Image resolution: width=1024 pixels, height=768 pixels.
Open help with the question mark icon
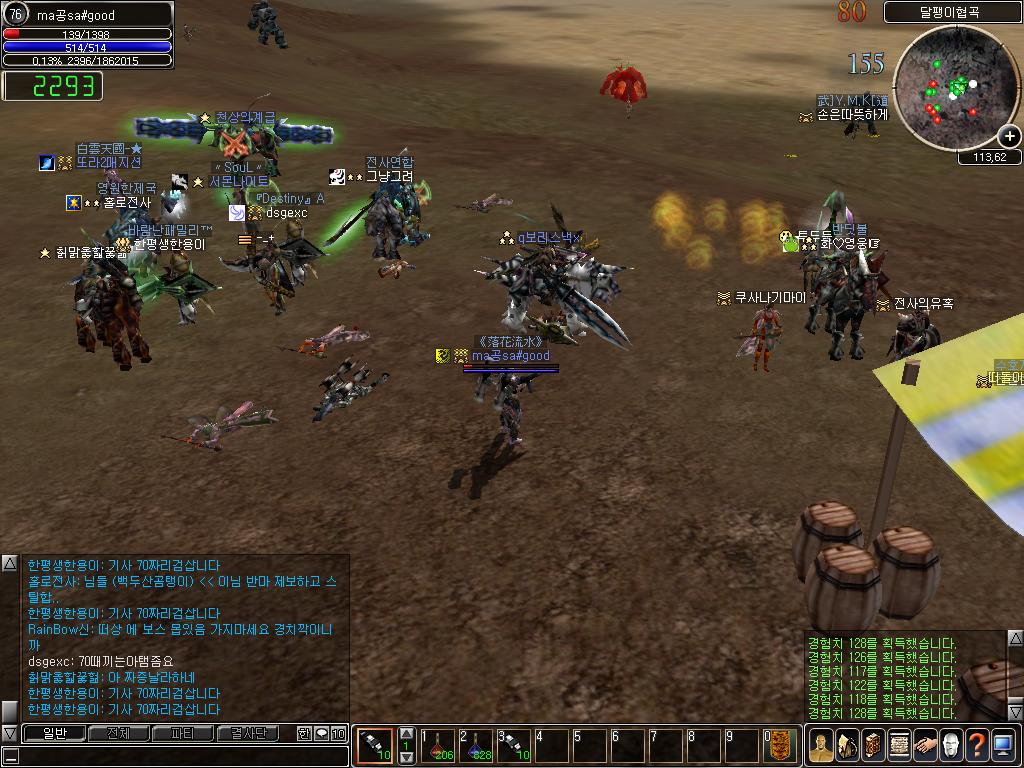click(977, 745)
